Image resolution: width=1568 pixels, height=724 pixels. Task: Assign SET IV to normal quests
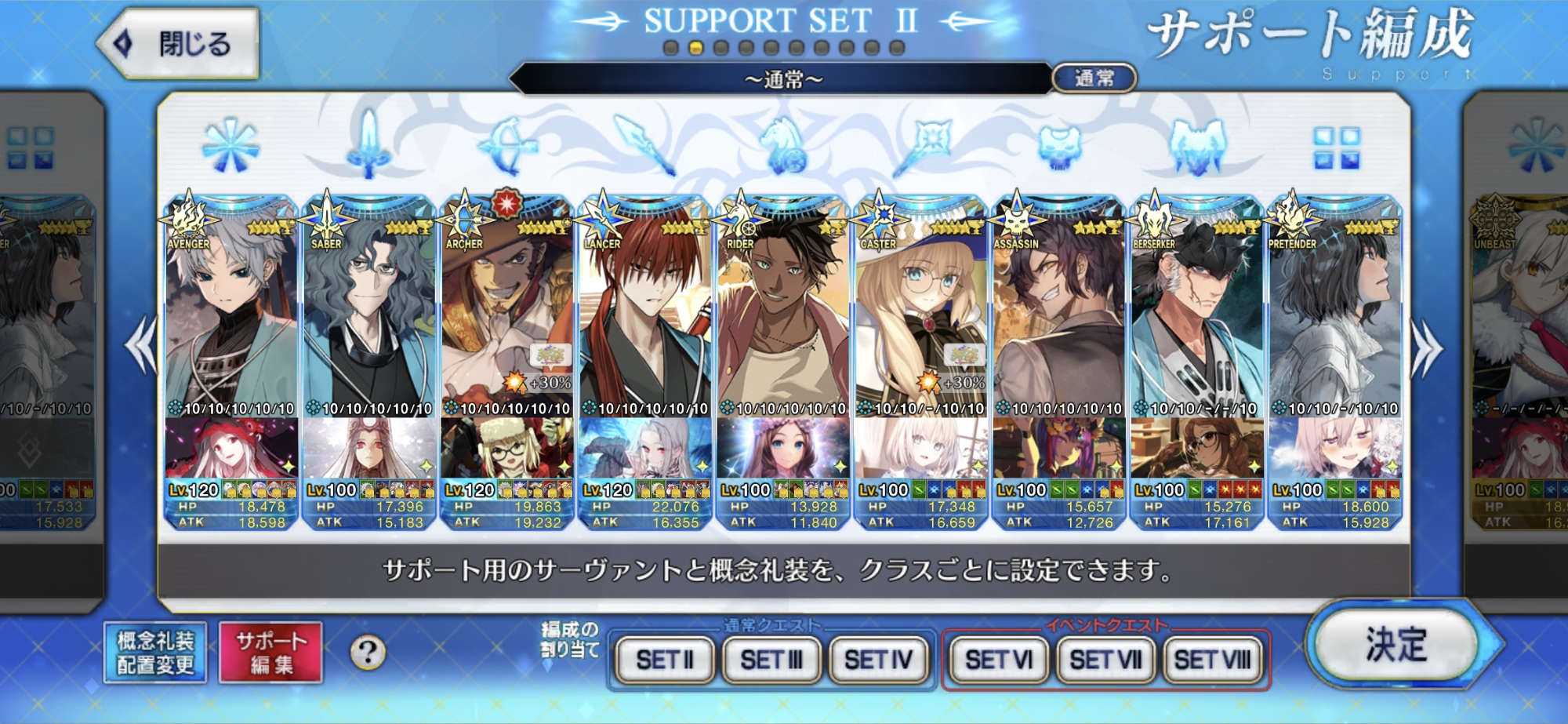click(x=878, y=660)
